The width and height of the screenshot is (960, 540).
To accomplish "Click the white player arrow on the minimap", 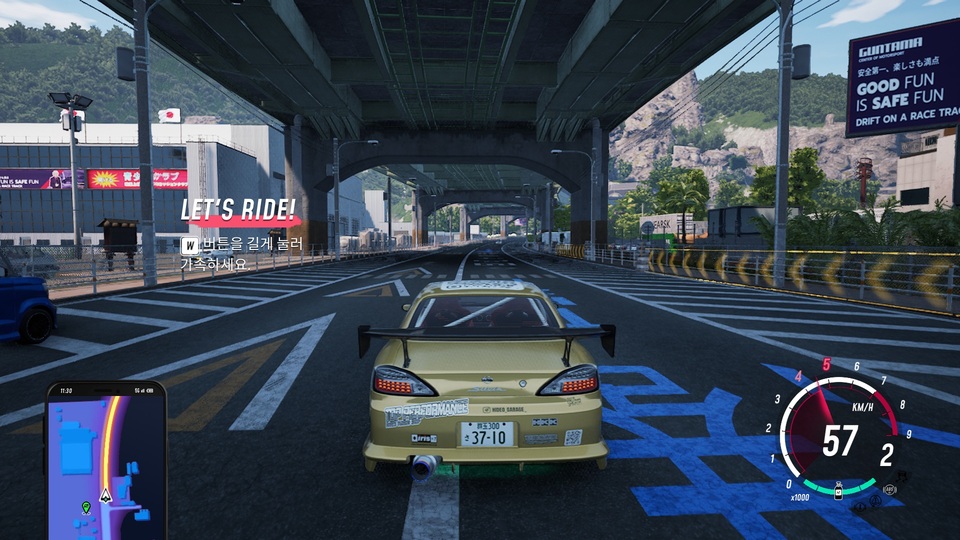I will pyautogui.click(x=106, y=494).
